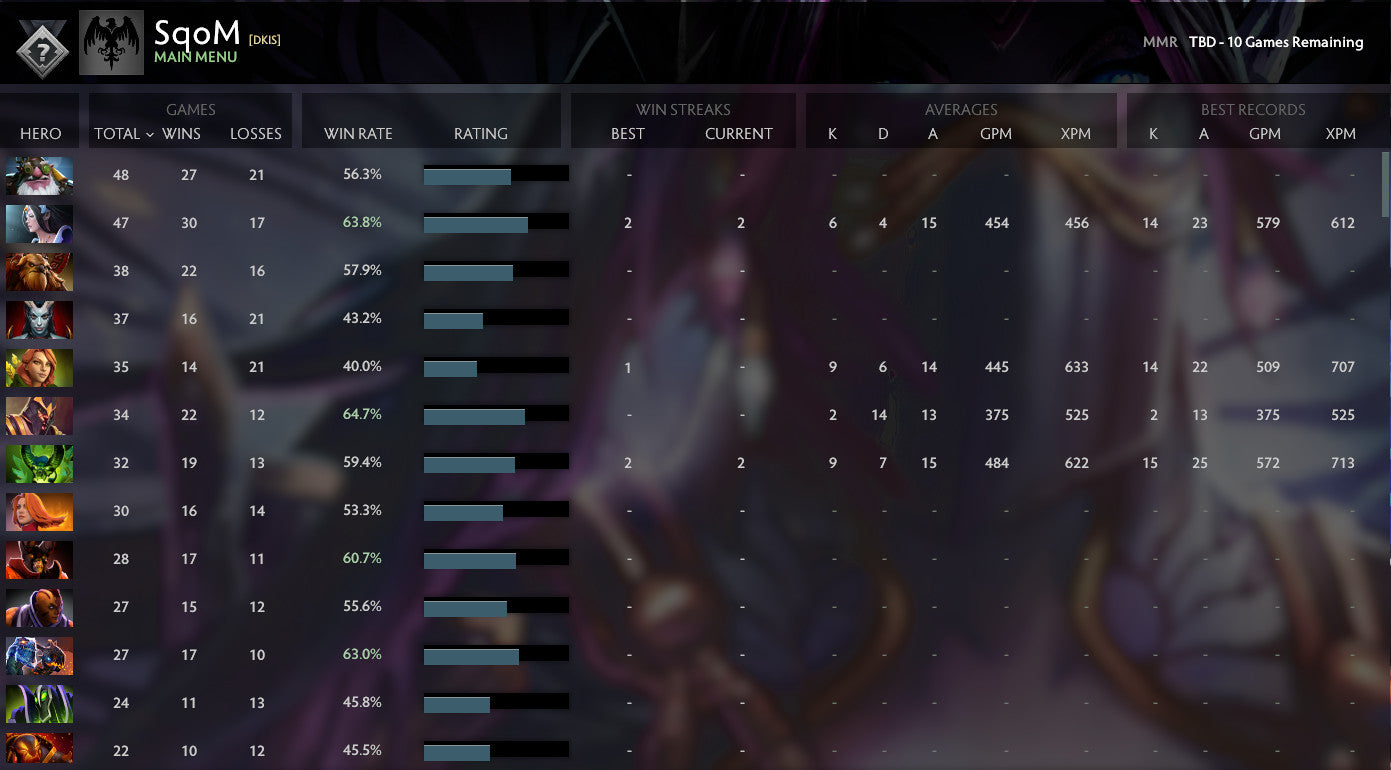Sort heroes by the LOSSES column header
The width and height of the screenshot is (1391, 770).
point(255,134)
